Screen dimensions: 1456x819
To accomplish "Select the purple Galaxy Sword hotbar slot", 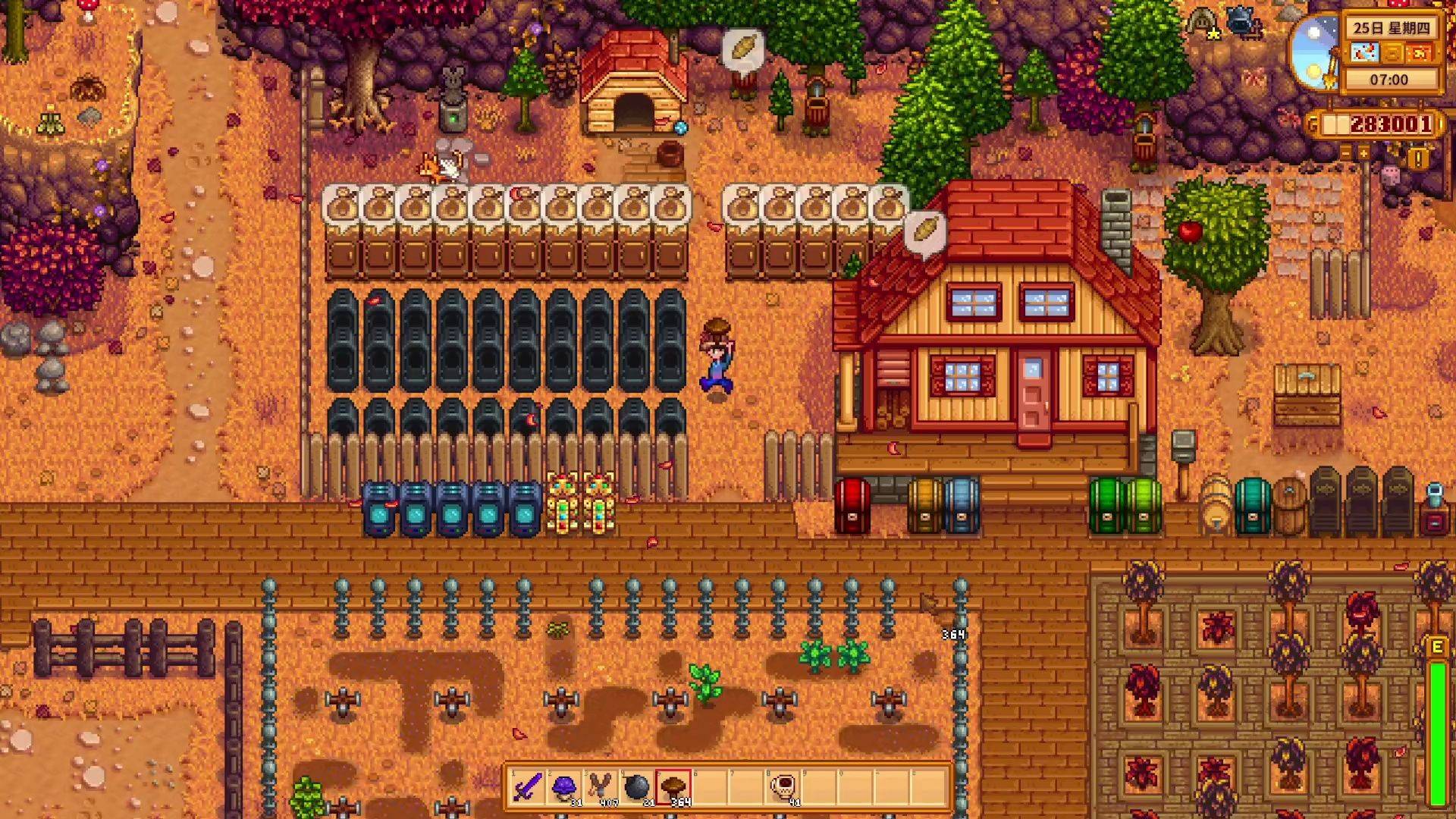I will pos(527,787).
